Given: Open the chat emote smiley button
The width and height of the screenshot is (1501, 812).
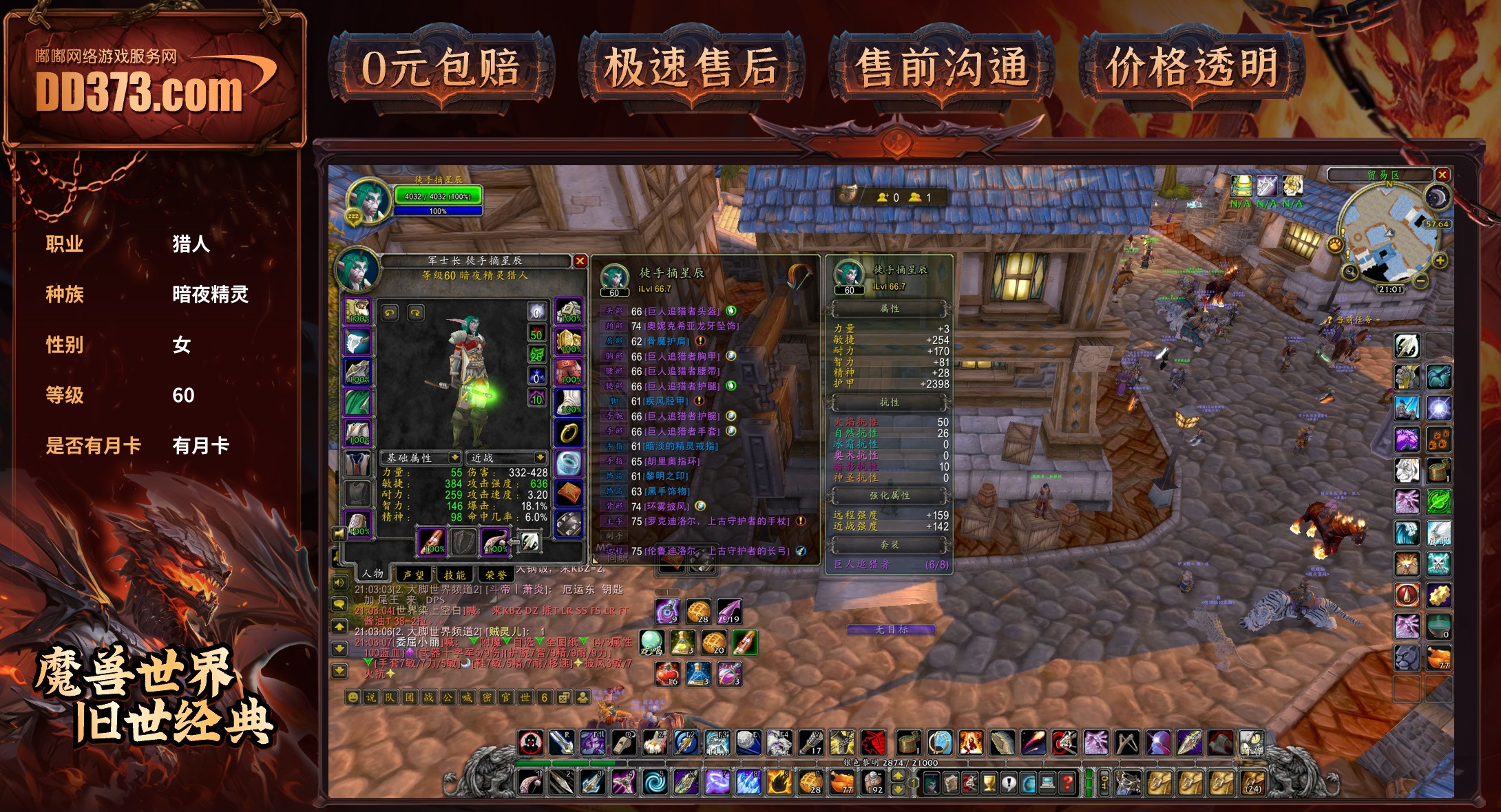Looking at the screenshot, I should [353, 697].
